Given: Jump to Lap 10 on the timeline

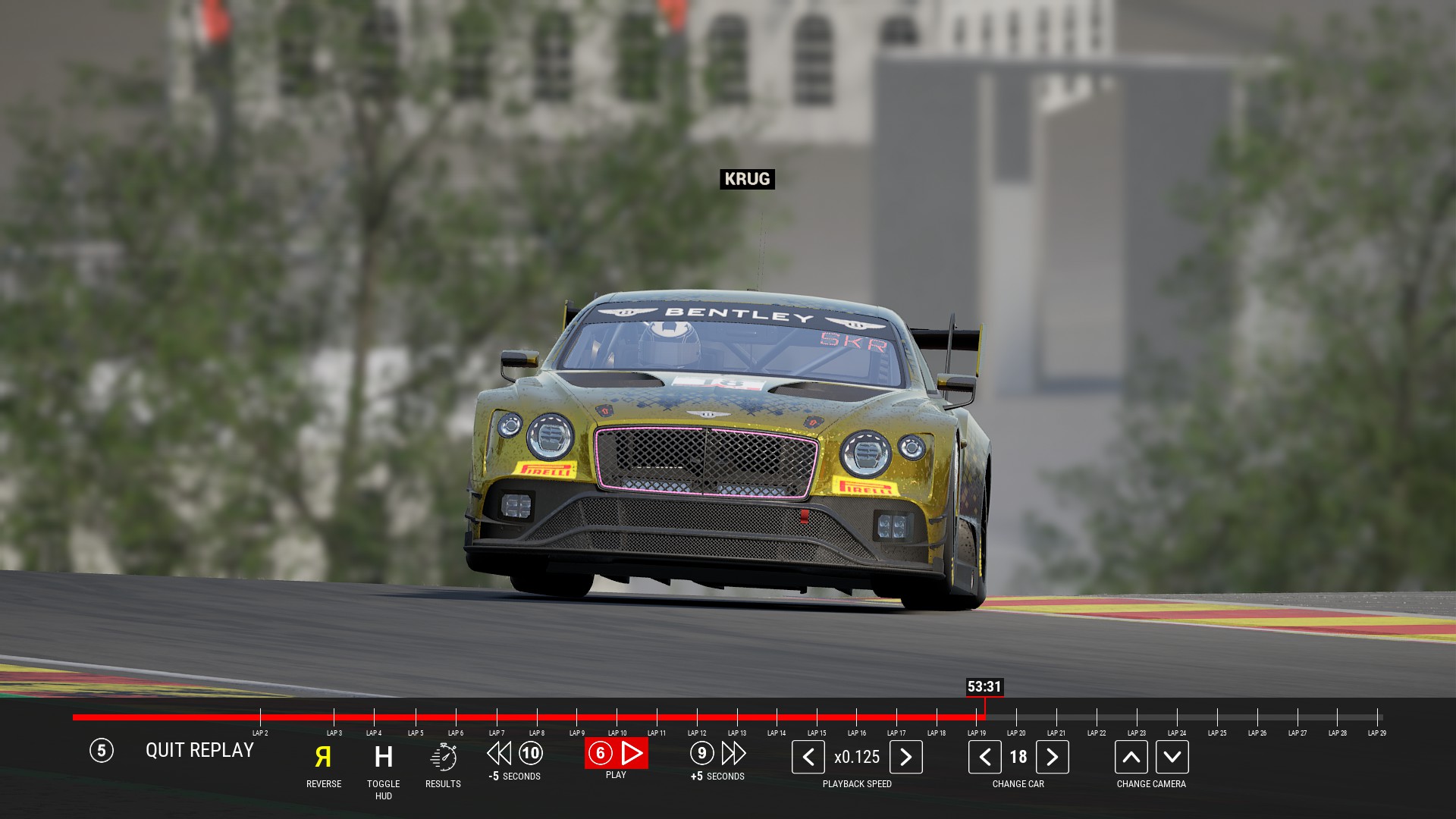Looking at the screenshot, I should 617,717.
